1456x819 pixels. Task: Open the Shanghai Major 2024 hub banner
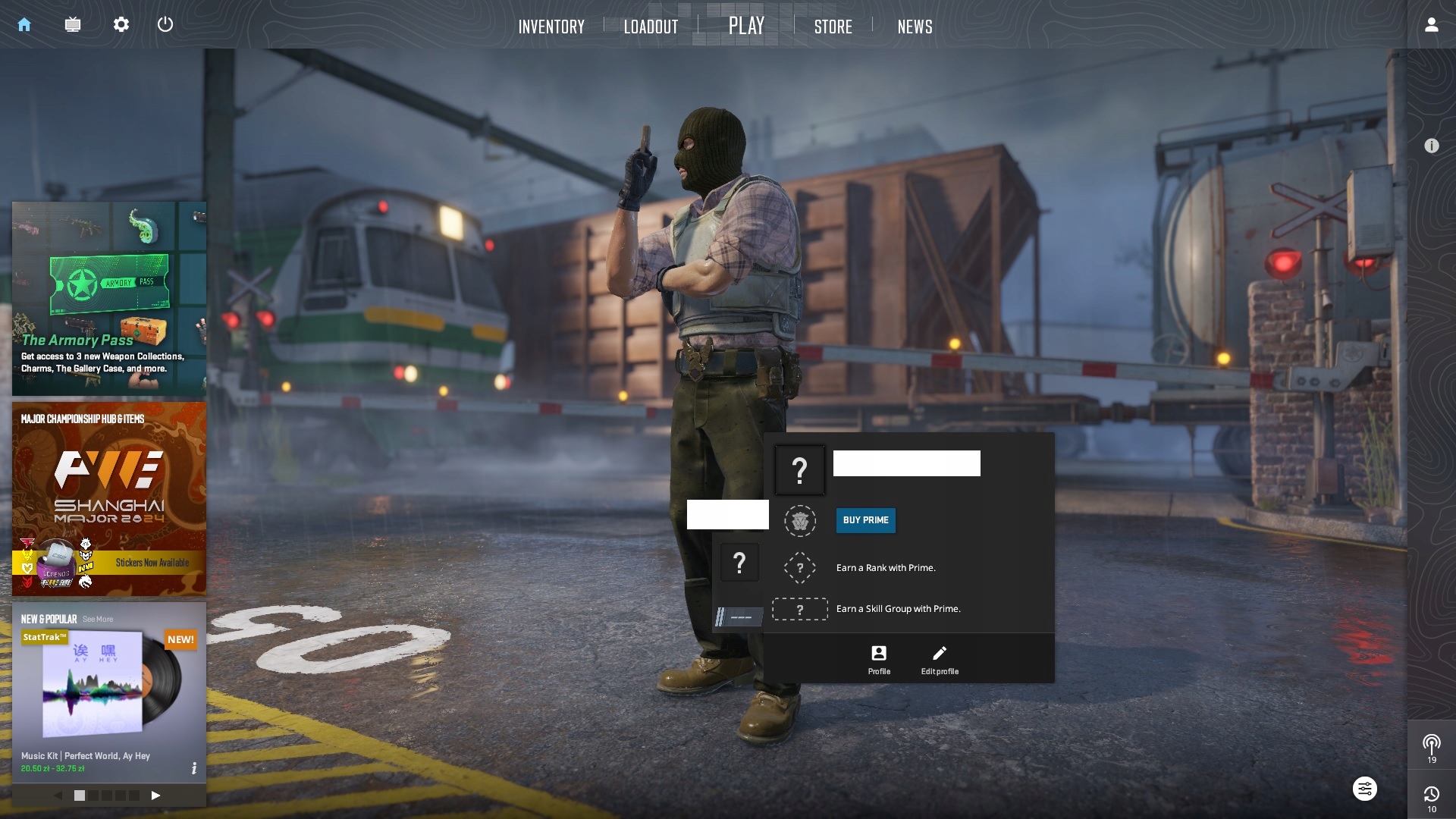tap(109, 498)
